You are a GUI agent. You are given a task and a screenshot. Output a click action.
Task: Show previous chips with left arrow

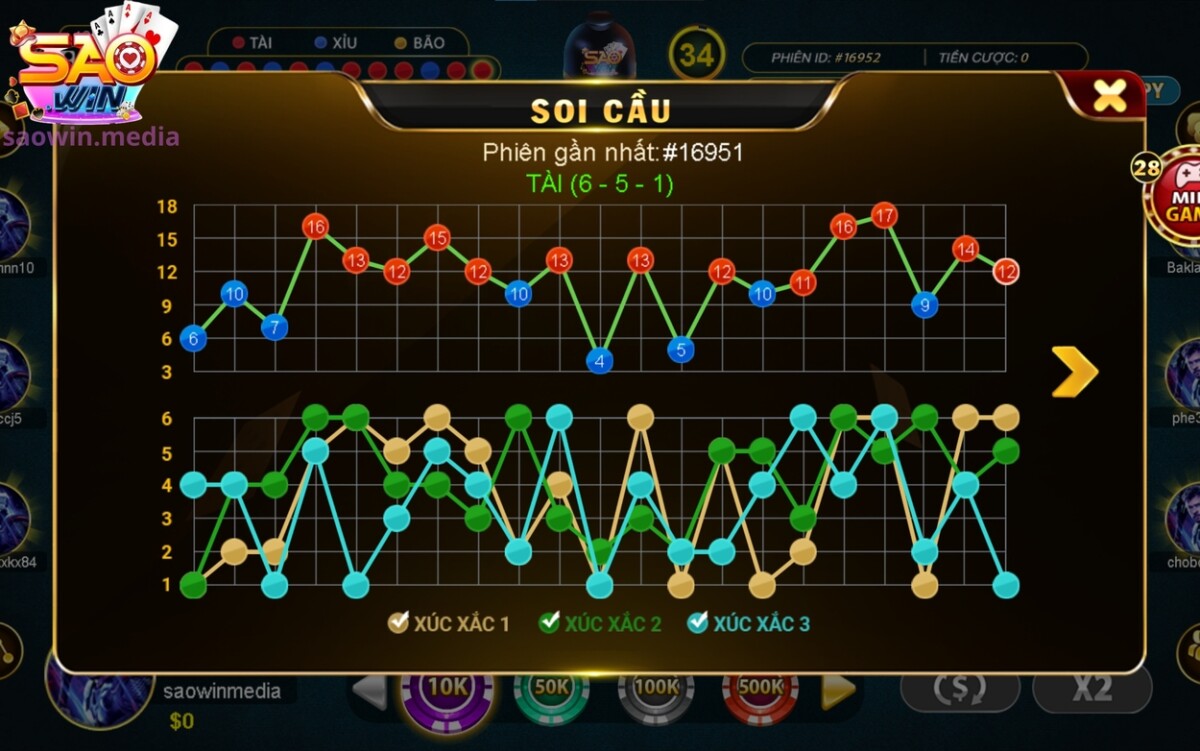point(371,690)
